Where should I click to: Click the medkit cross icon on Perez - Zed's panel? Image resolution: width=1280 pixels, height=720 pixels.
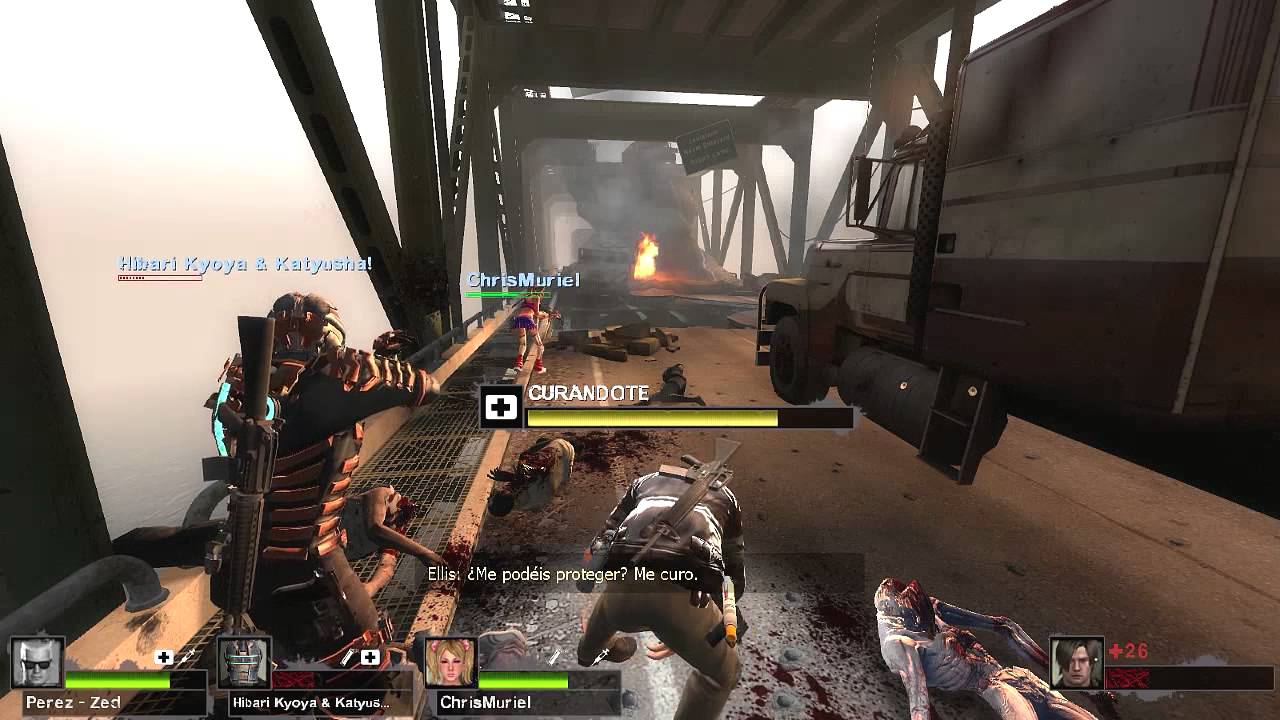point(162,656)
